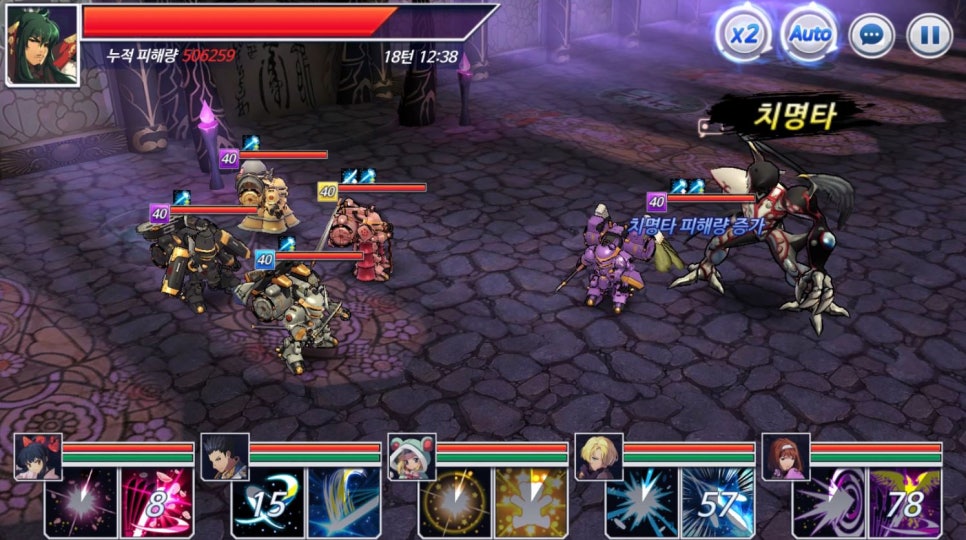Select the brown-haired girl with headband portrait
Viewport: 966px width, 540px height.
pos(785,456)
